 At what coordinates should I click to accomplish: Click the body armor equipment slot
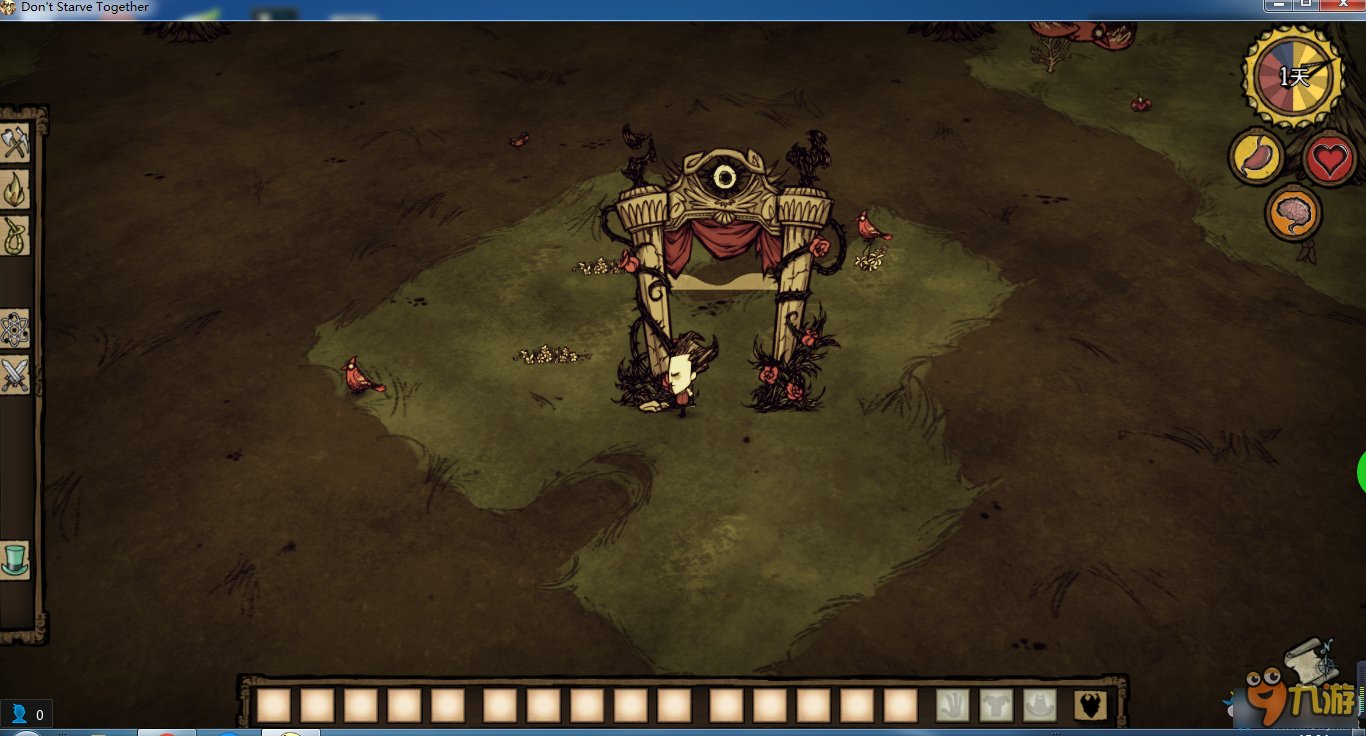(x=996, y=706)
